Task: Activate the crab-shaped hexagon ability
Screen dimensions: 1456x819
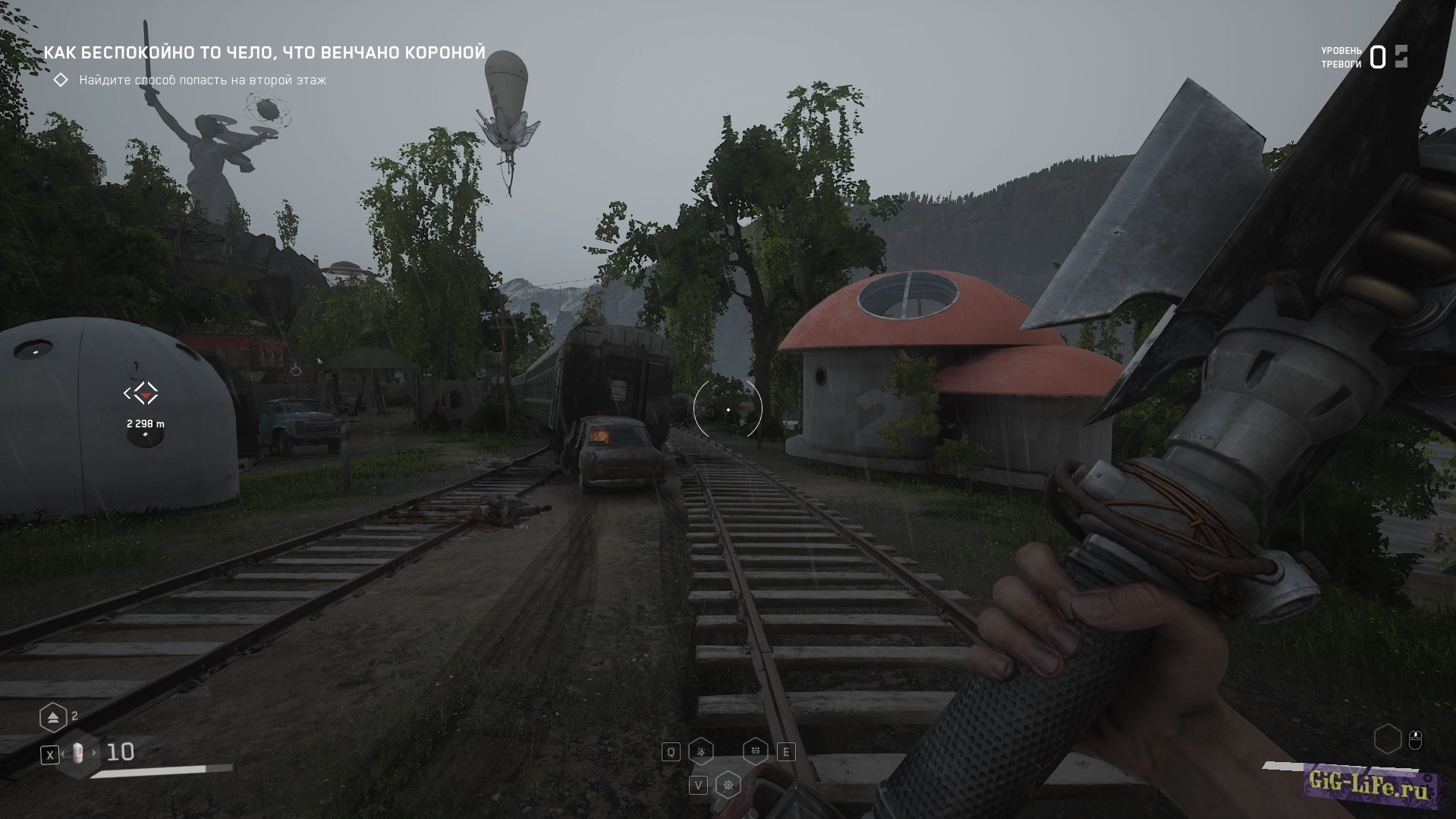Action: (x=755, y=751)
